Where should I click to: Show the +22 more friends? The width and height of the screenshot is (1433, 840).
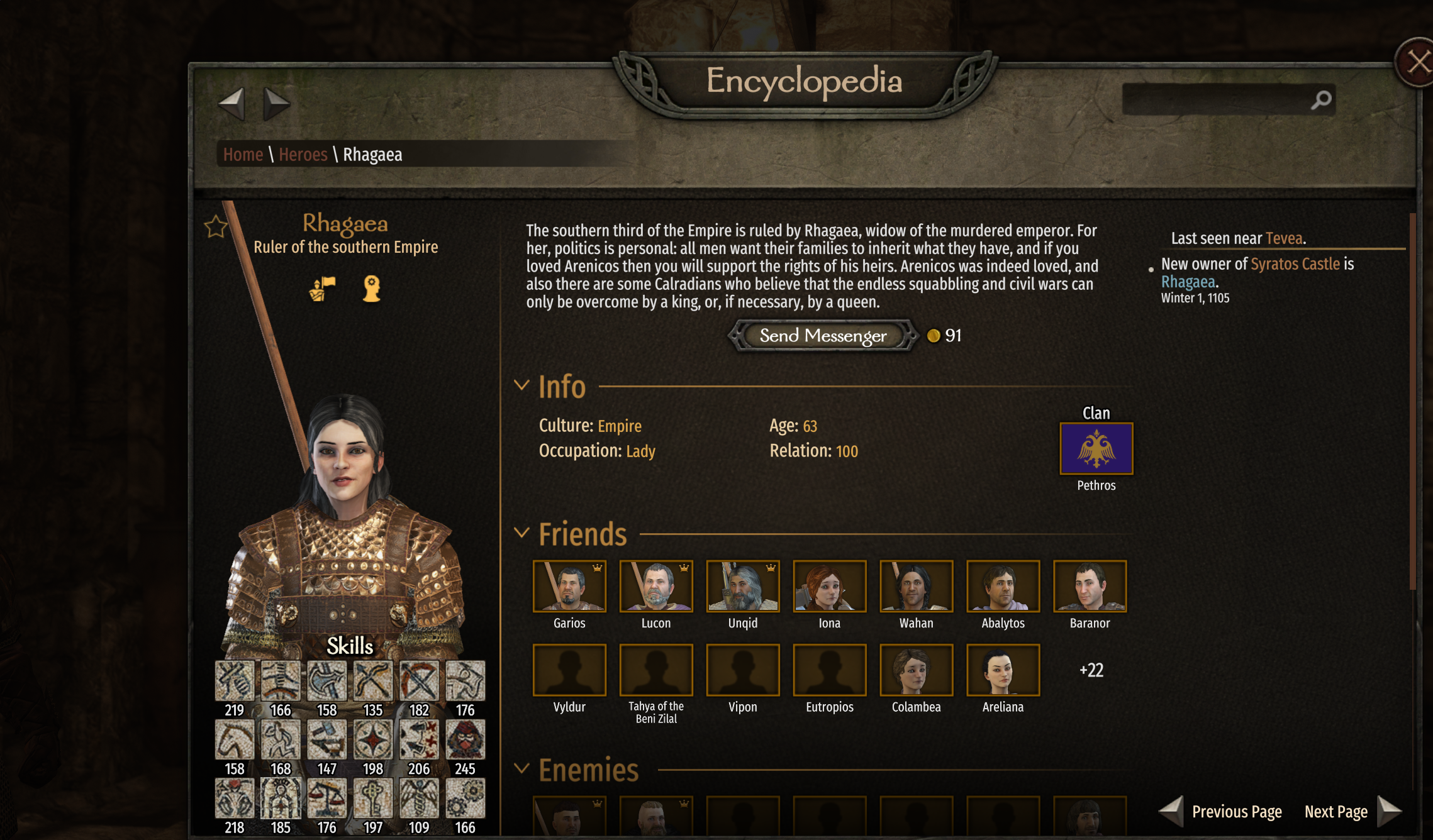(1091, 670)
